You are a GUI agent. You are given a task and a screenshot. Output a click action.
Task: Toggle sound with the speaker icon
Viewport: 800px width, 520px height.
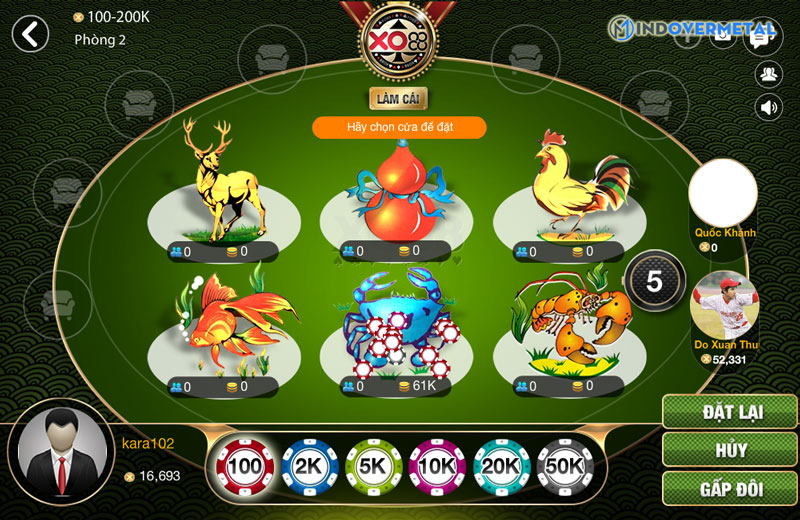click(768, 107)
